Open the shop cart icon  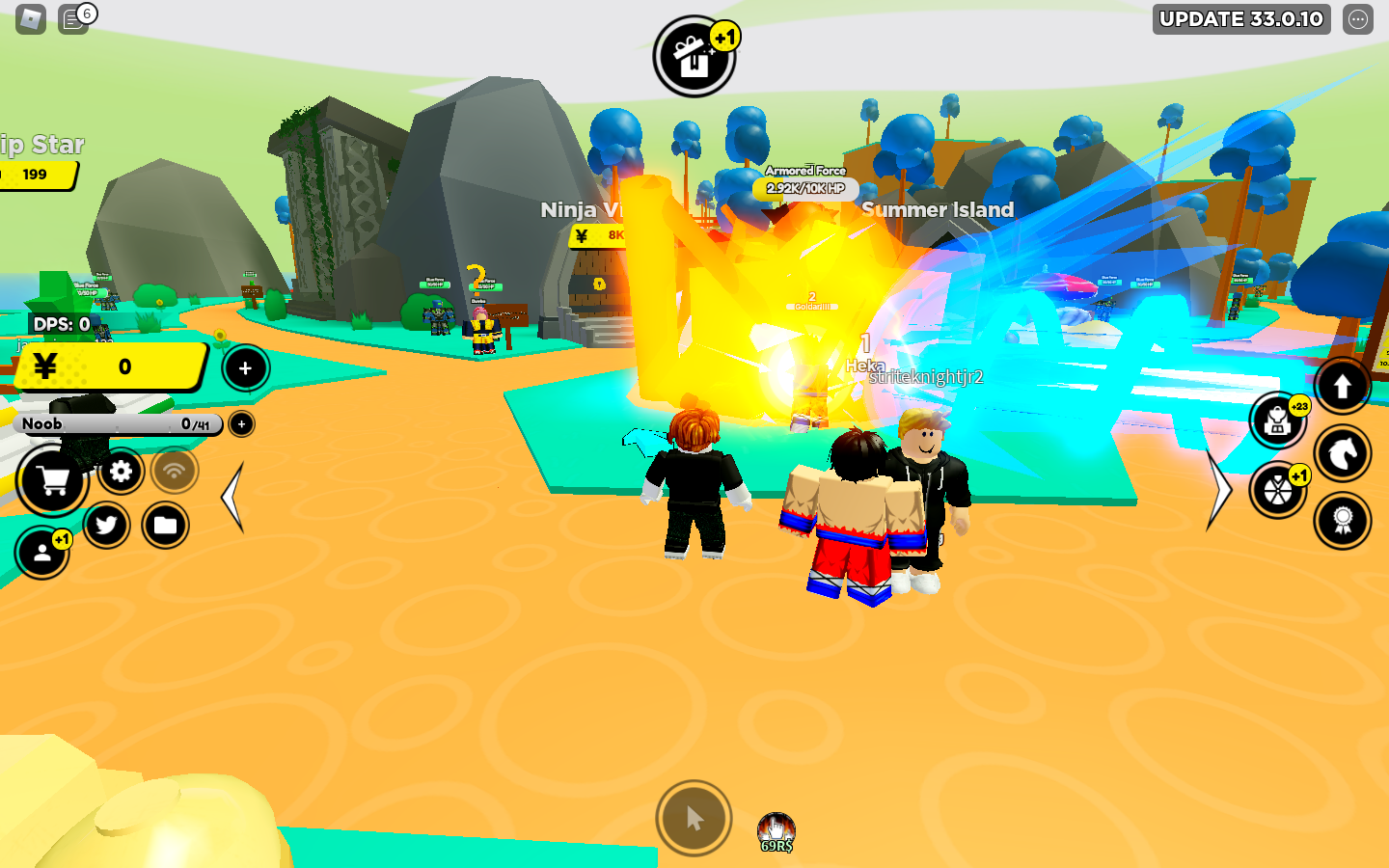[53, 481]
